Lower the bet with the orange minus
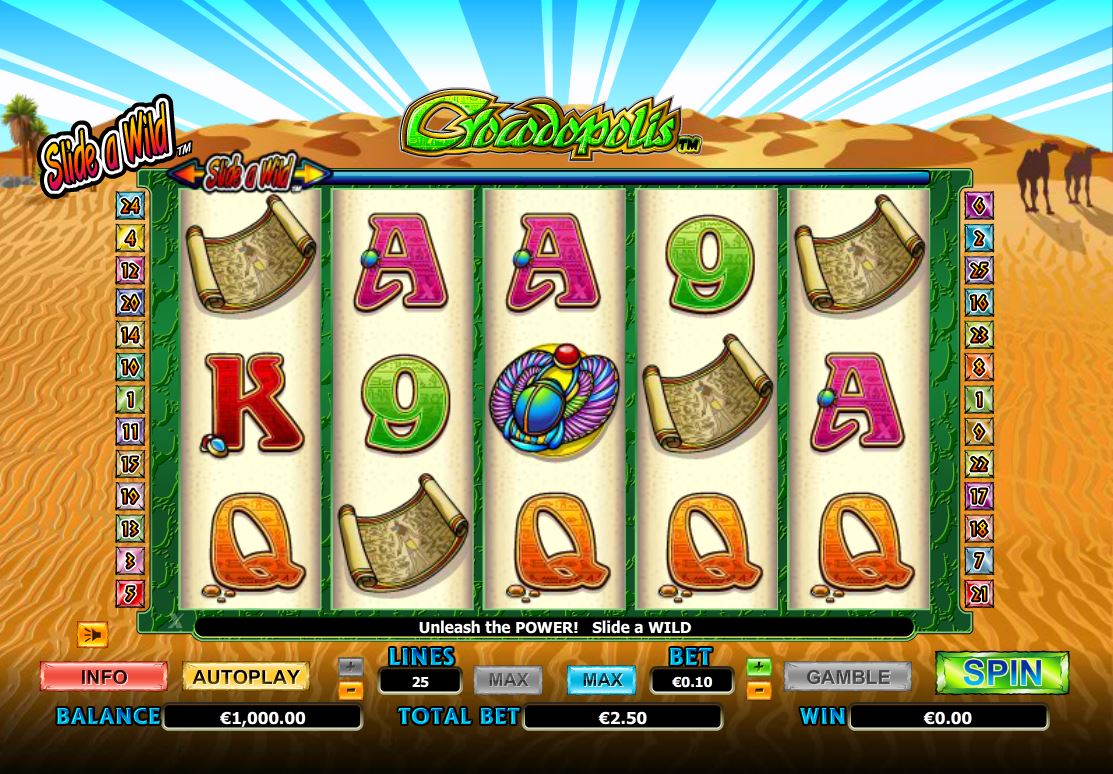The image size is (1113, 774). [759, 689]
